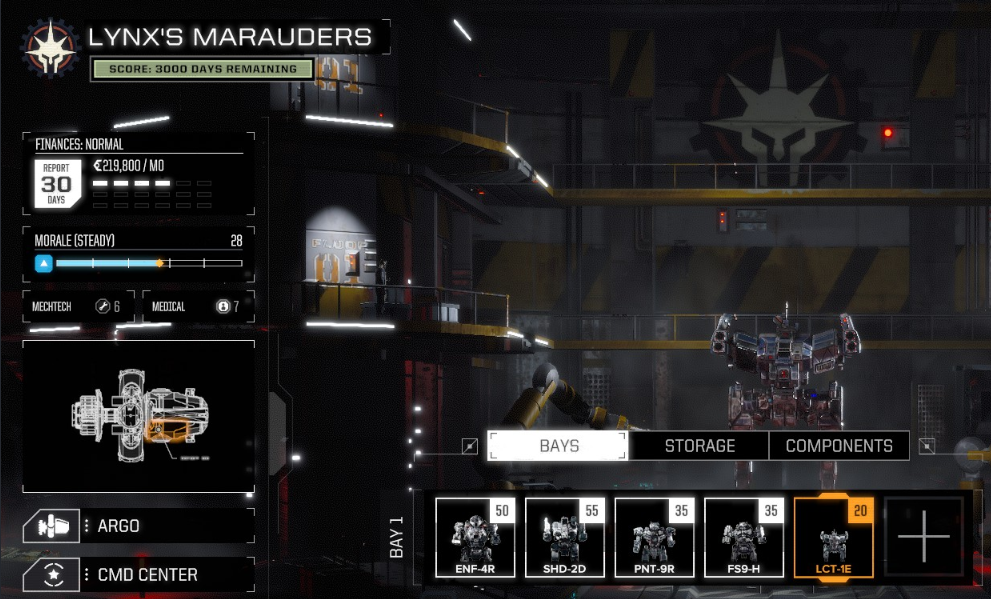Image resolution: width=991 pixels, height=599 pixels.
Task: Select the ENF-4R mech bay slot
Action: click(475, 538)
